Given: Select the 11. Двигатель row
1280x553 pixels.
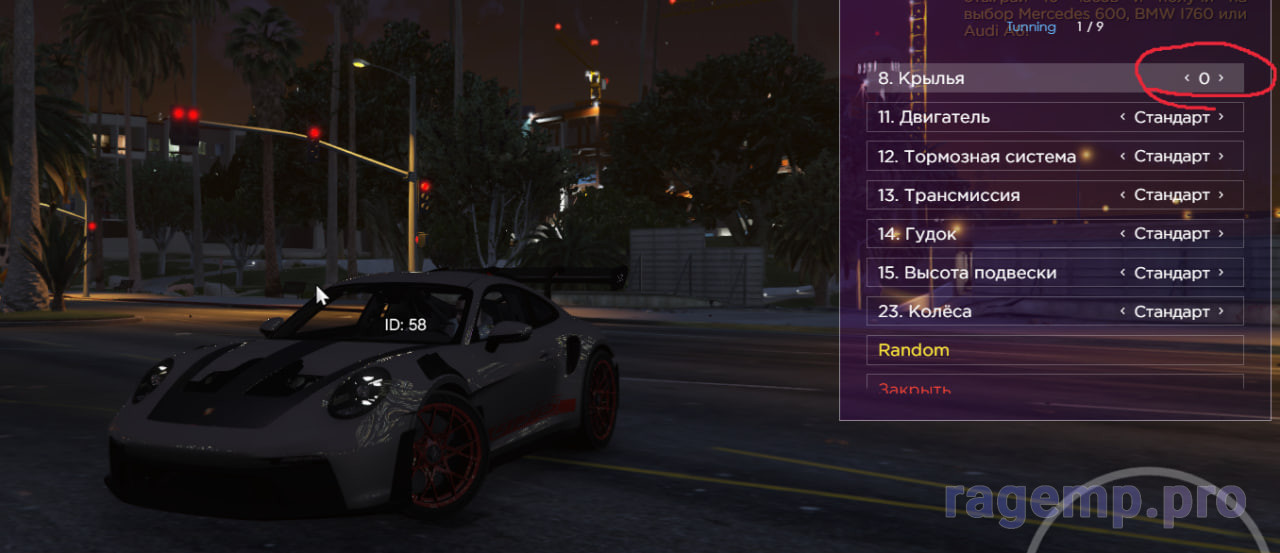Looking at the screenshot, I should 1000,117.
